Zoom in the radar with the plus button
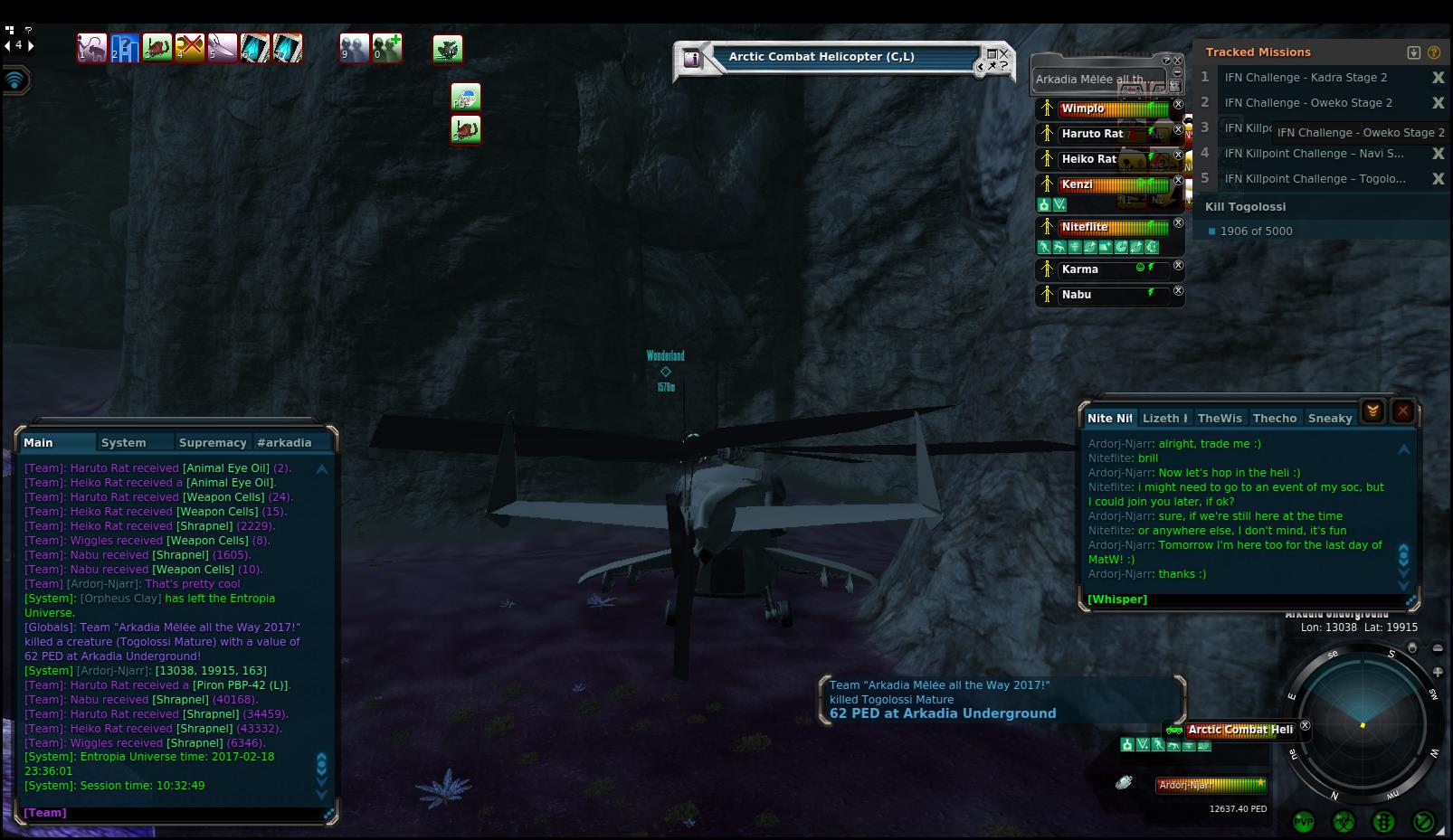 click(1438, 672)
